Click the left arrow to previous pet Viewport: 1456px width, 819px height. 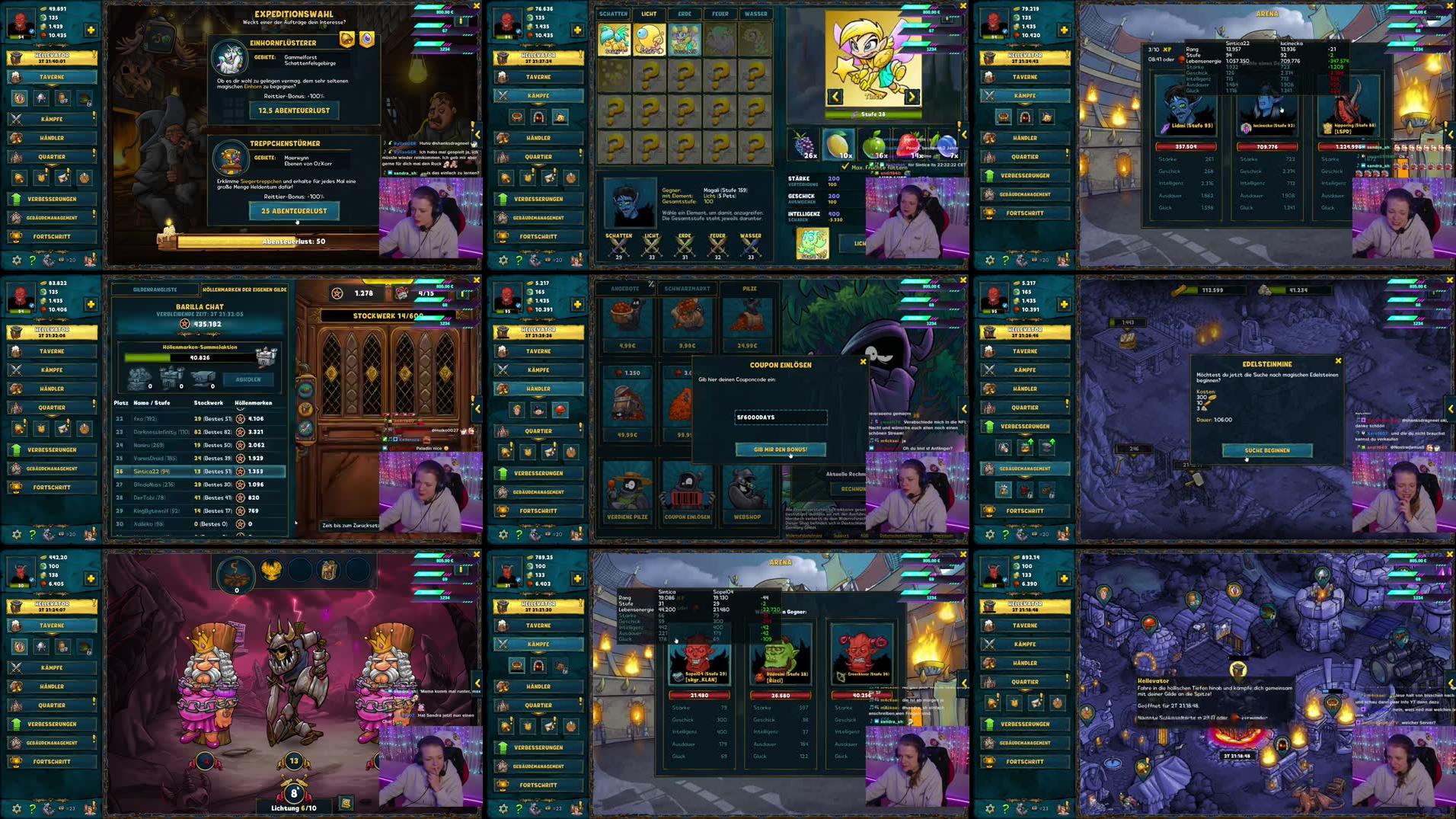click(834, 97)
